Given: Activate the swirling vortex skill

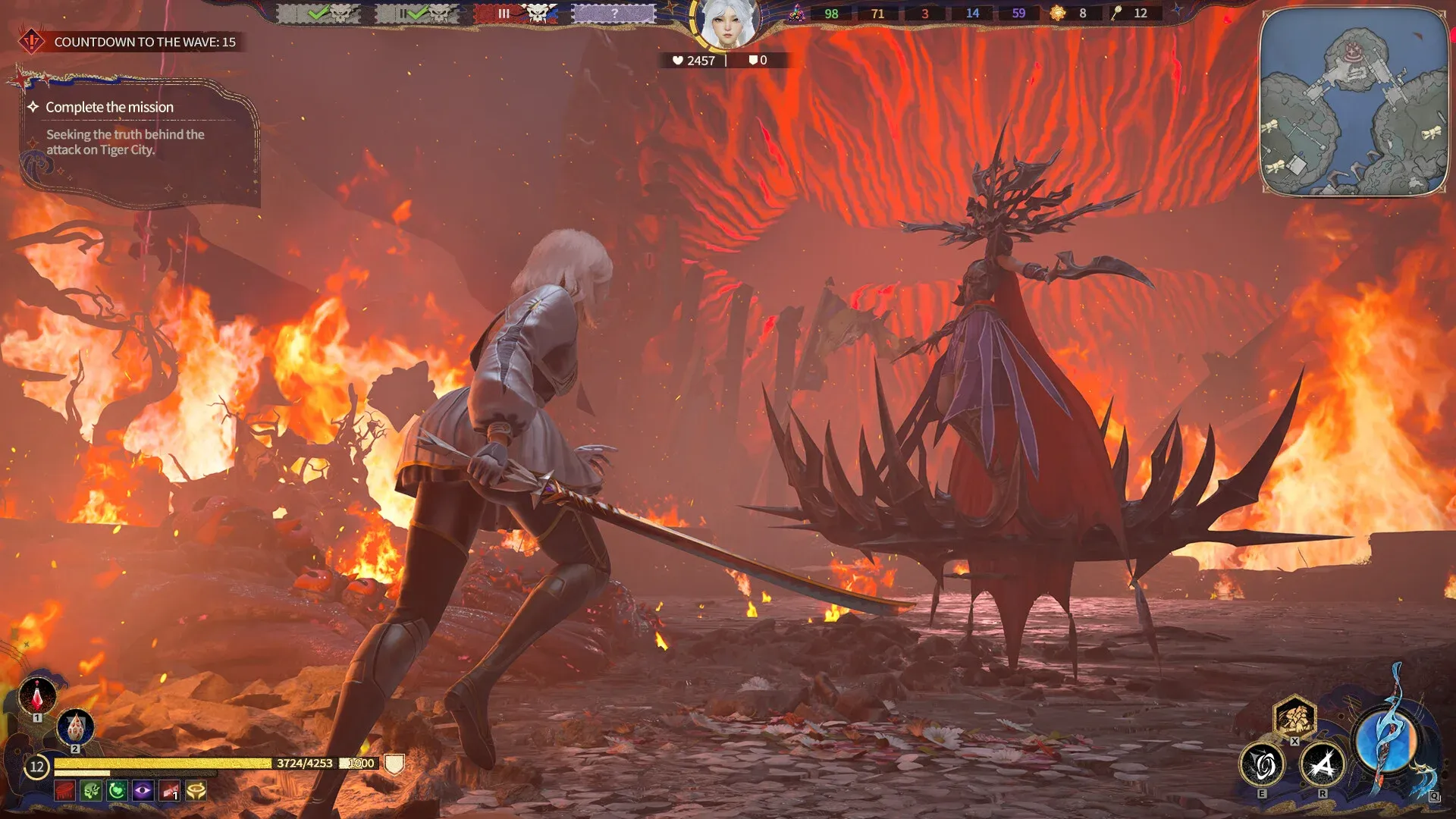Looking at the screenshot, I should tap(1262, 764).
